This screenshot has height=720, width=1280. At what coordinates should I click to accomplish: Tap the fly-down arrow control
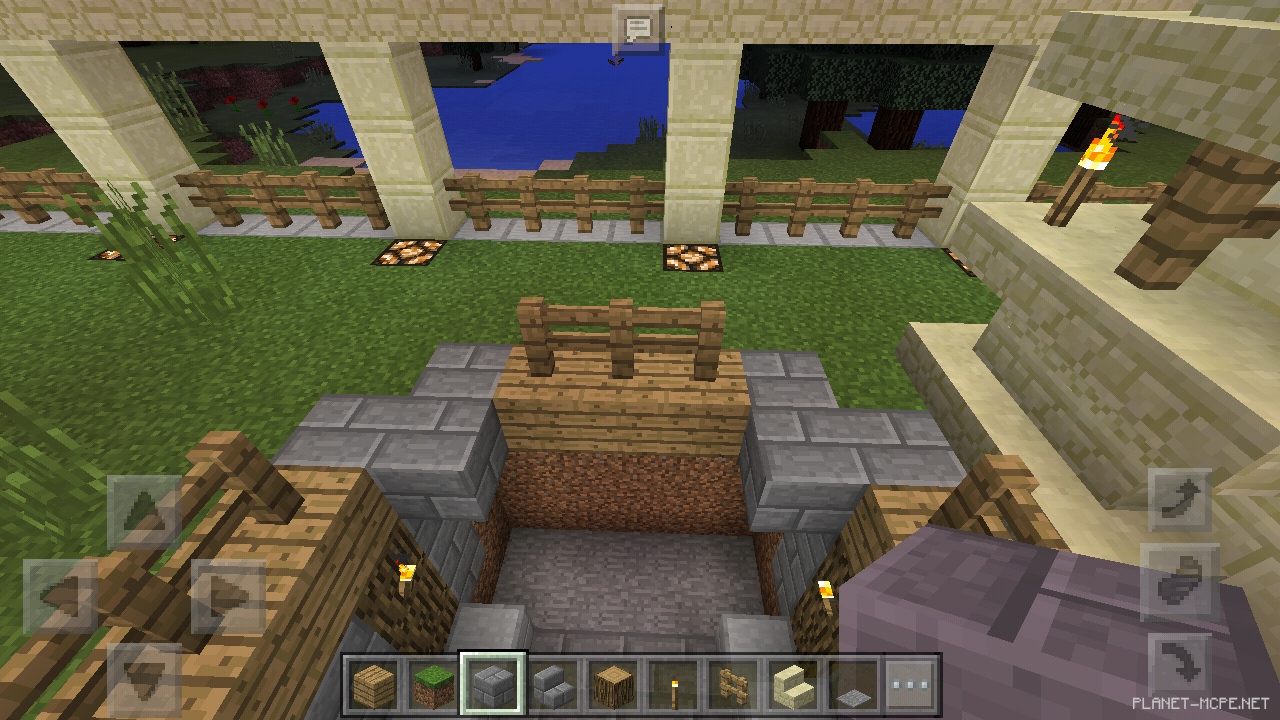point(1178,660)
